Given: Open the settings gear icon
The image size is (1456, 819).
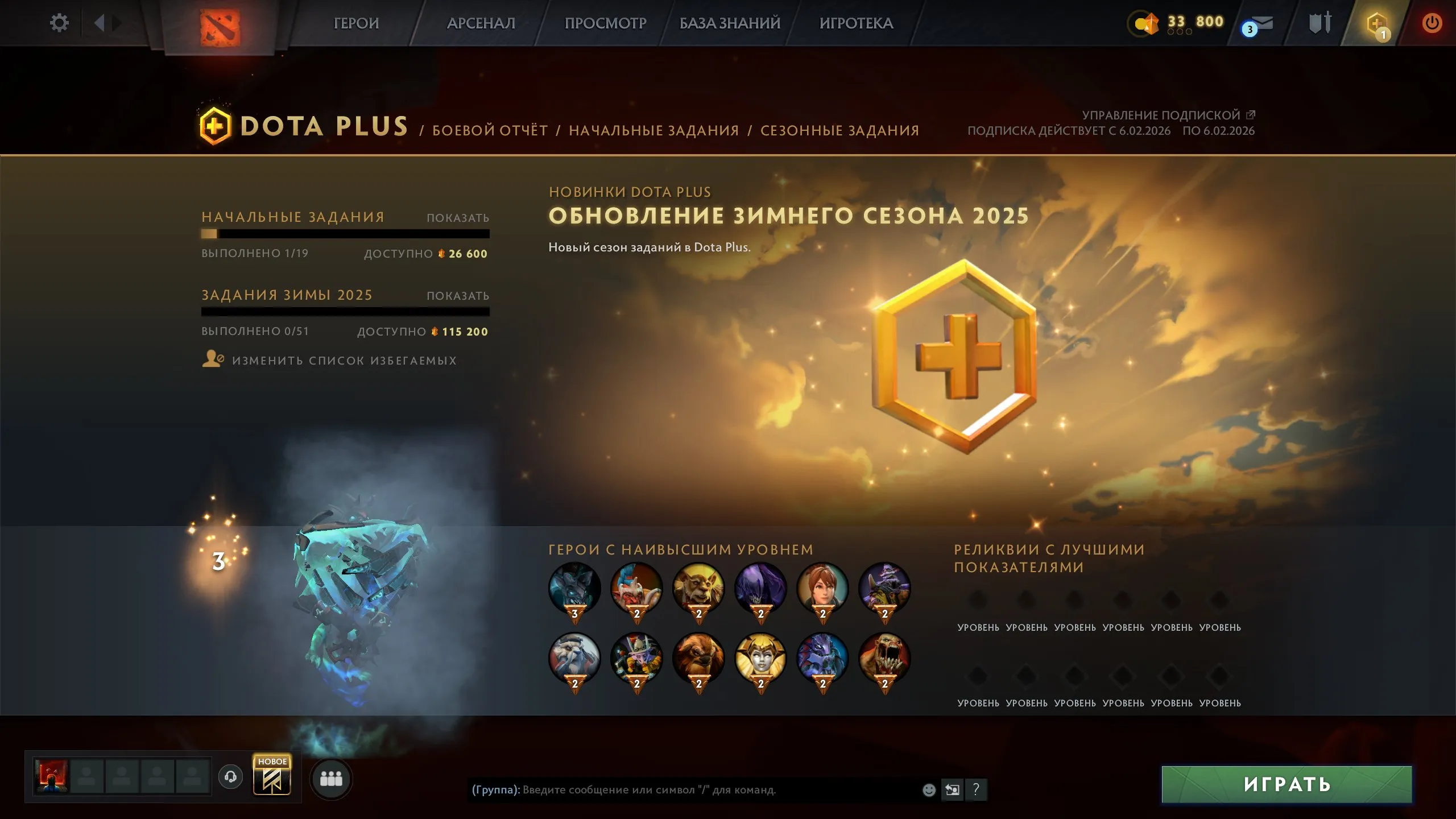Looking at the screenshot, I should 59,22.
